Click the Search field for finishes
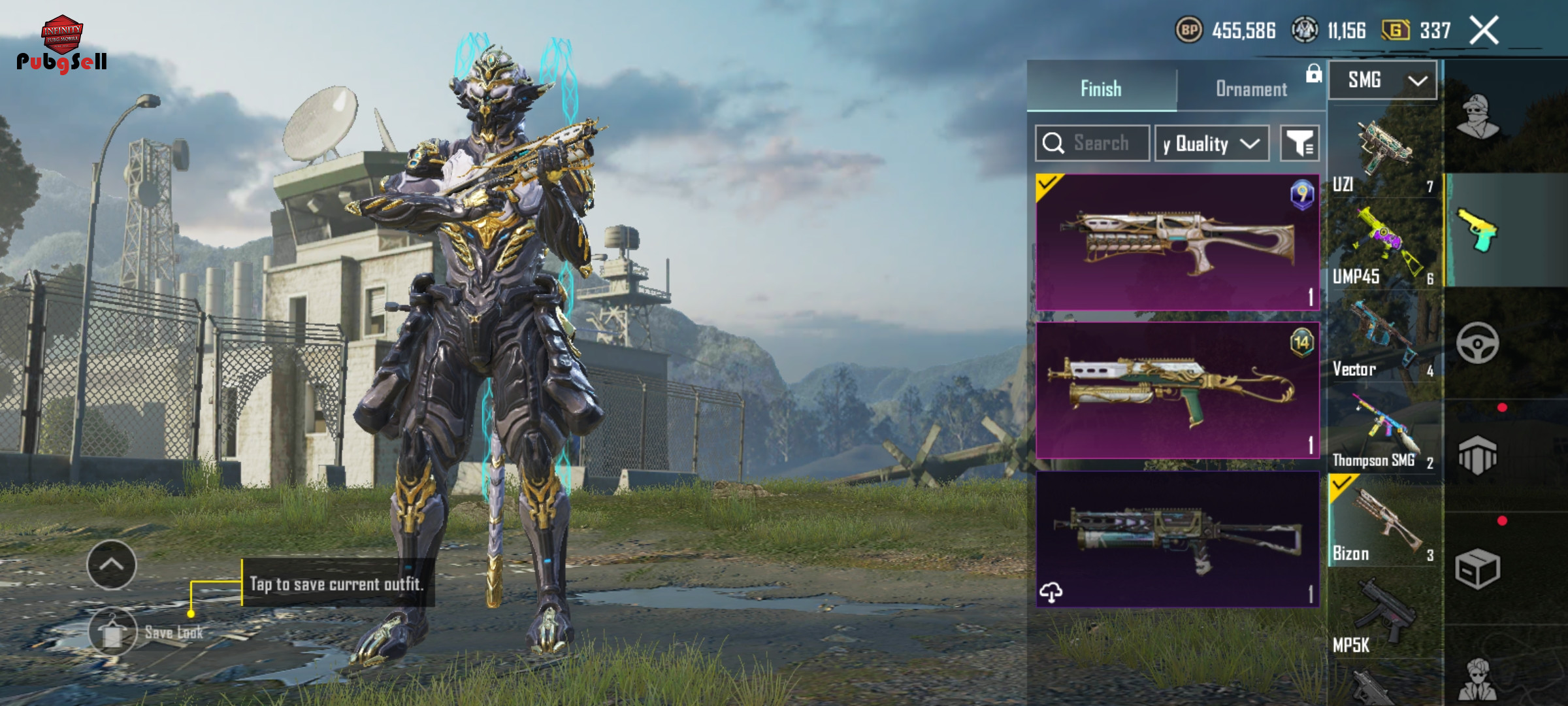The width and height of the screenshot is (1568, 706). (x=1092, y=143)
